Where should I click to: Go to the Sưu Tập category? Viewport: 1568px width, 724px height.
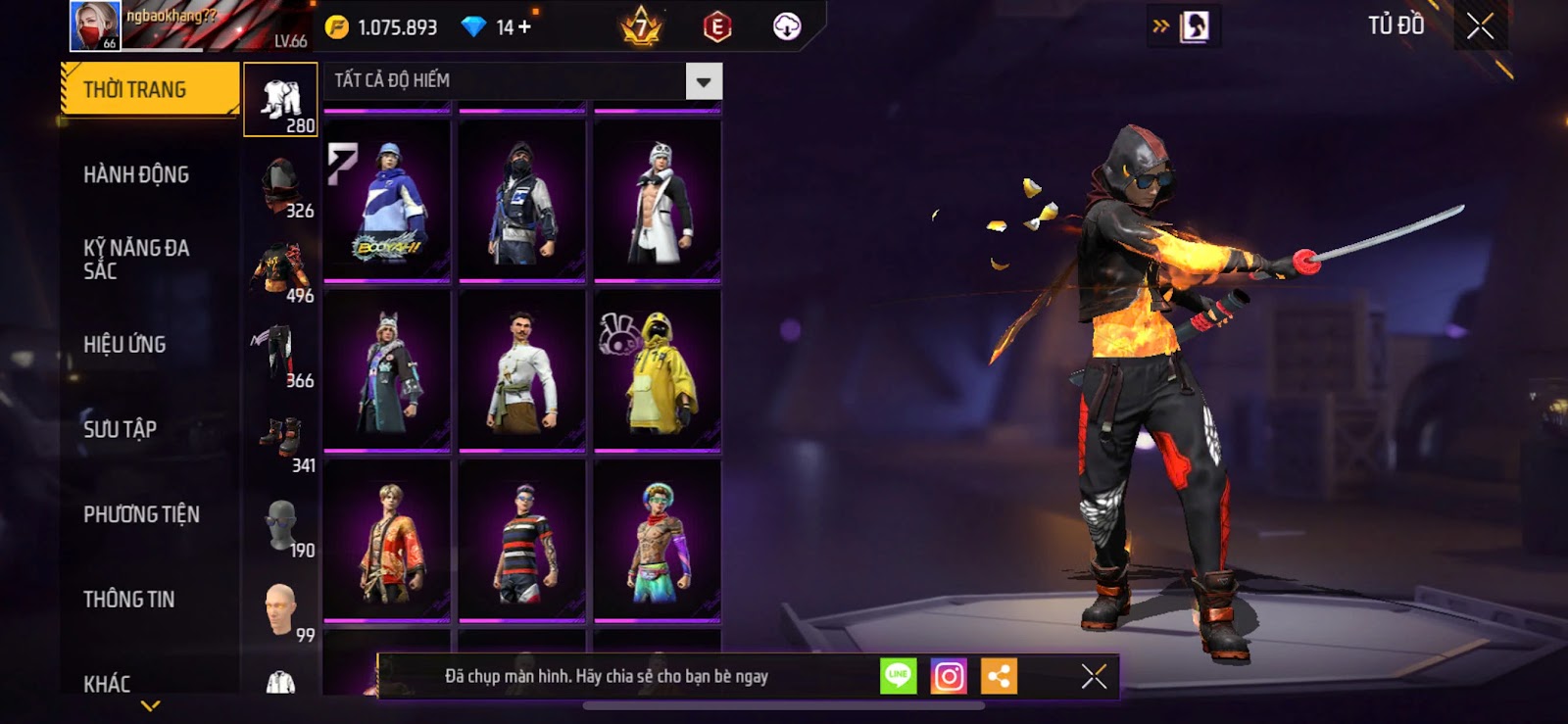(120, 429)
